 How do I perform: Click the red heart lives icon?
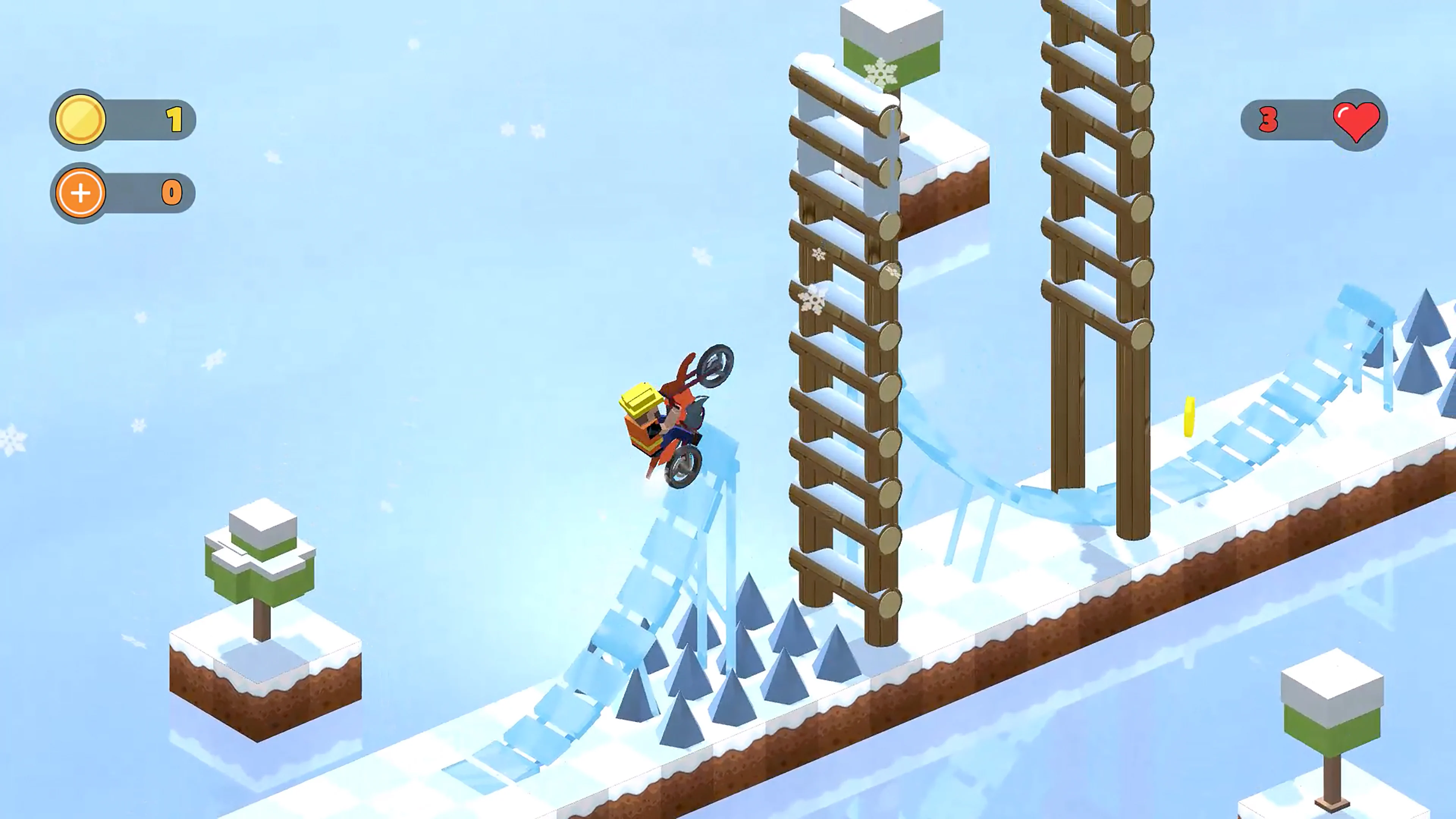pos(1357,121)
